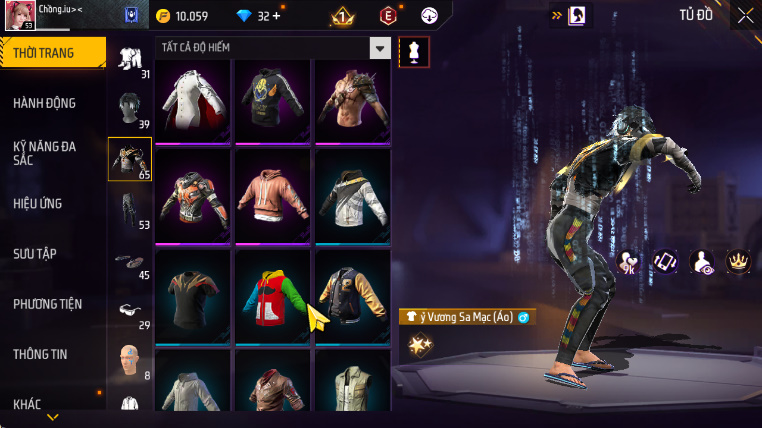This screenshot has height=428, width=762.
Task: Open the HÀNH ĐỘNG section
Action: pos(45,103)
